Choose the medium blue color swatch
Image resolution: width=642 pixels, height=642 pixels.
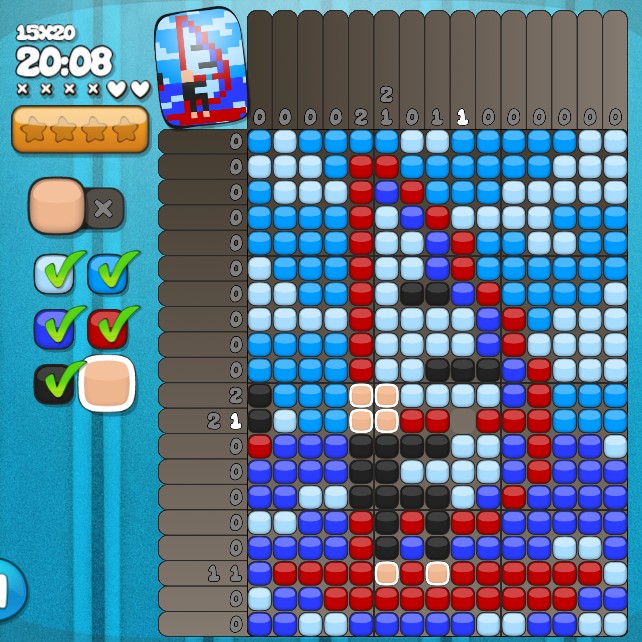tap(107, 273)
